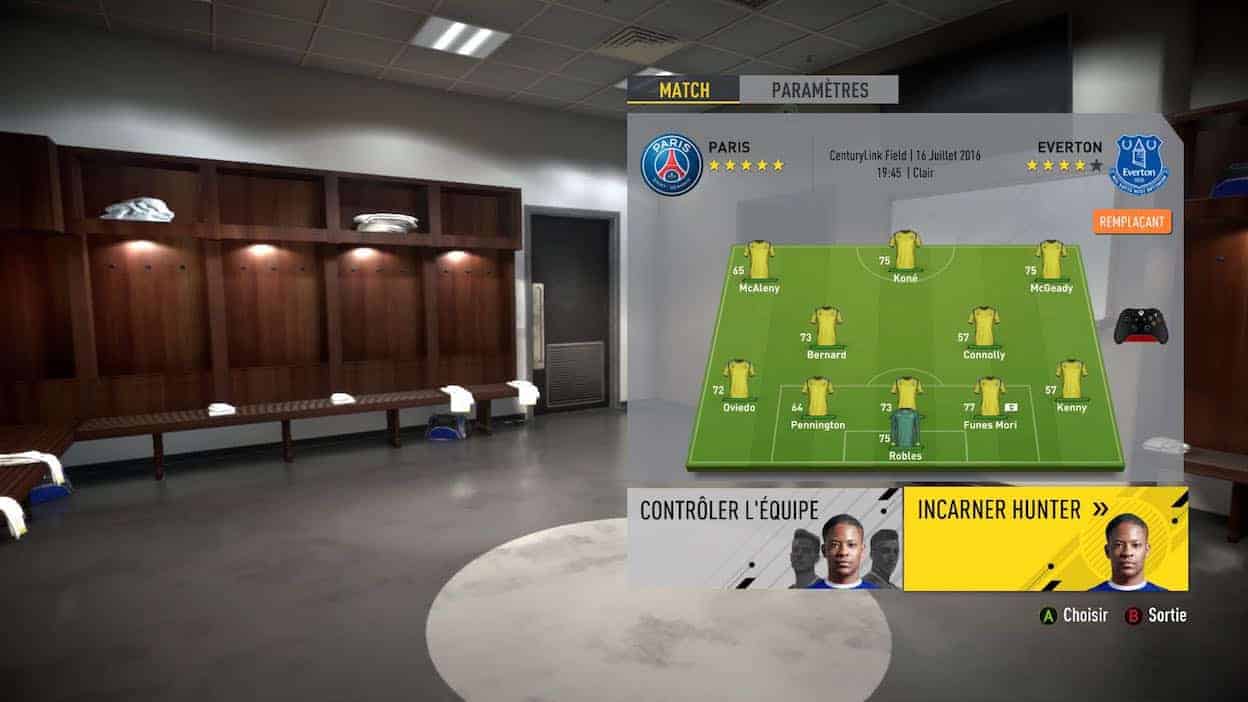Click the orange Remplaçant label
The image size is (1248, 702).
click(x=1132, y=222)
